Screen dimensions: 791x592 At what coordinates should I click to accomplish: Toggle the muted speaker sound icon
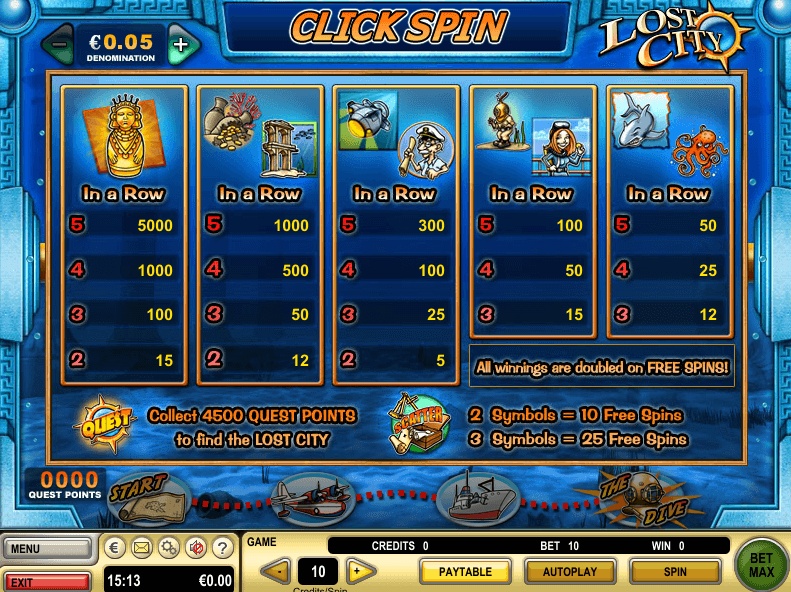(x=196, y=547)
